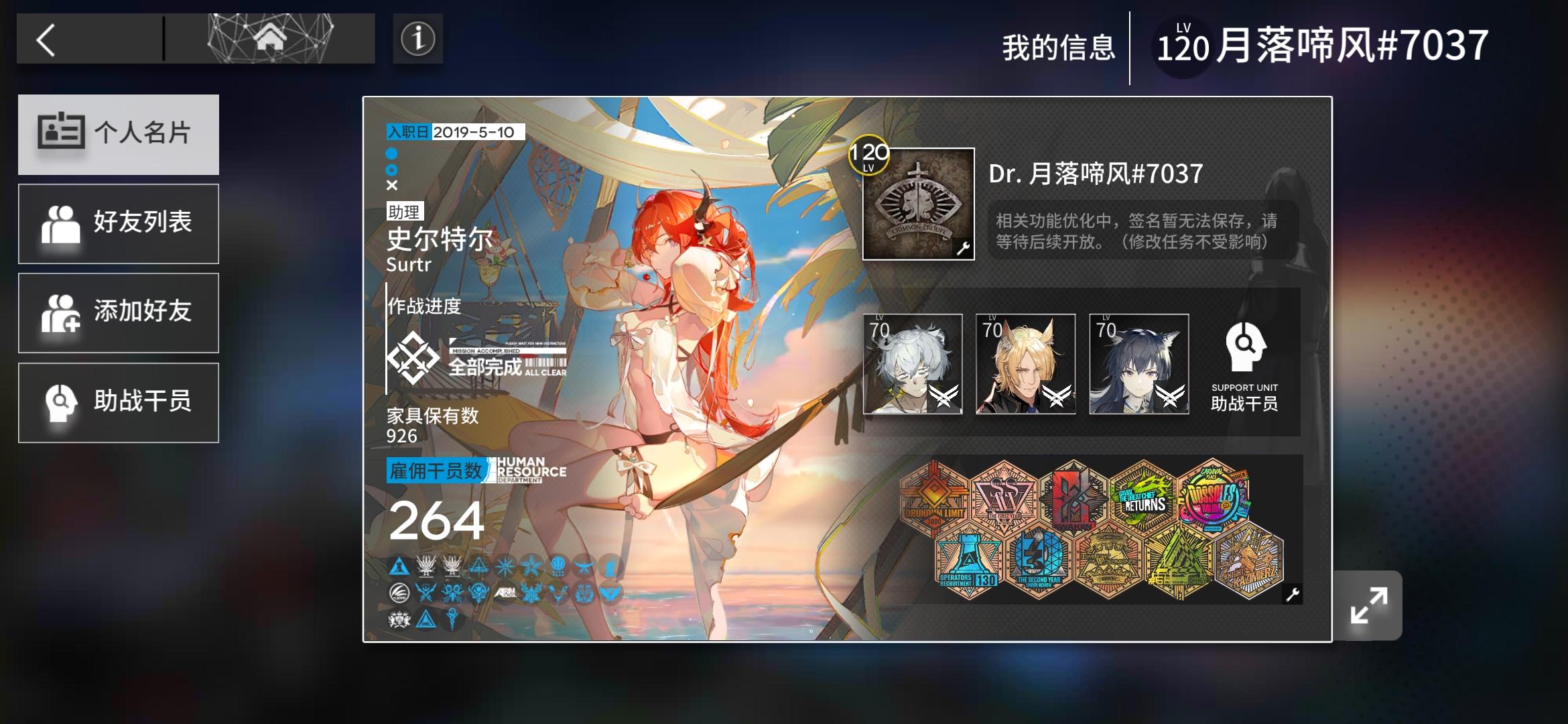Click the Dr. 月落啼风#7037 name display
The height and width of the screenshot is (724, 1568).
1095,174
